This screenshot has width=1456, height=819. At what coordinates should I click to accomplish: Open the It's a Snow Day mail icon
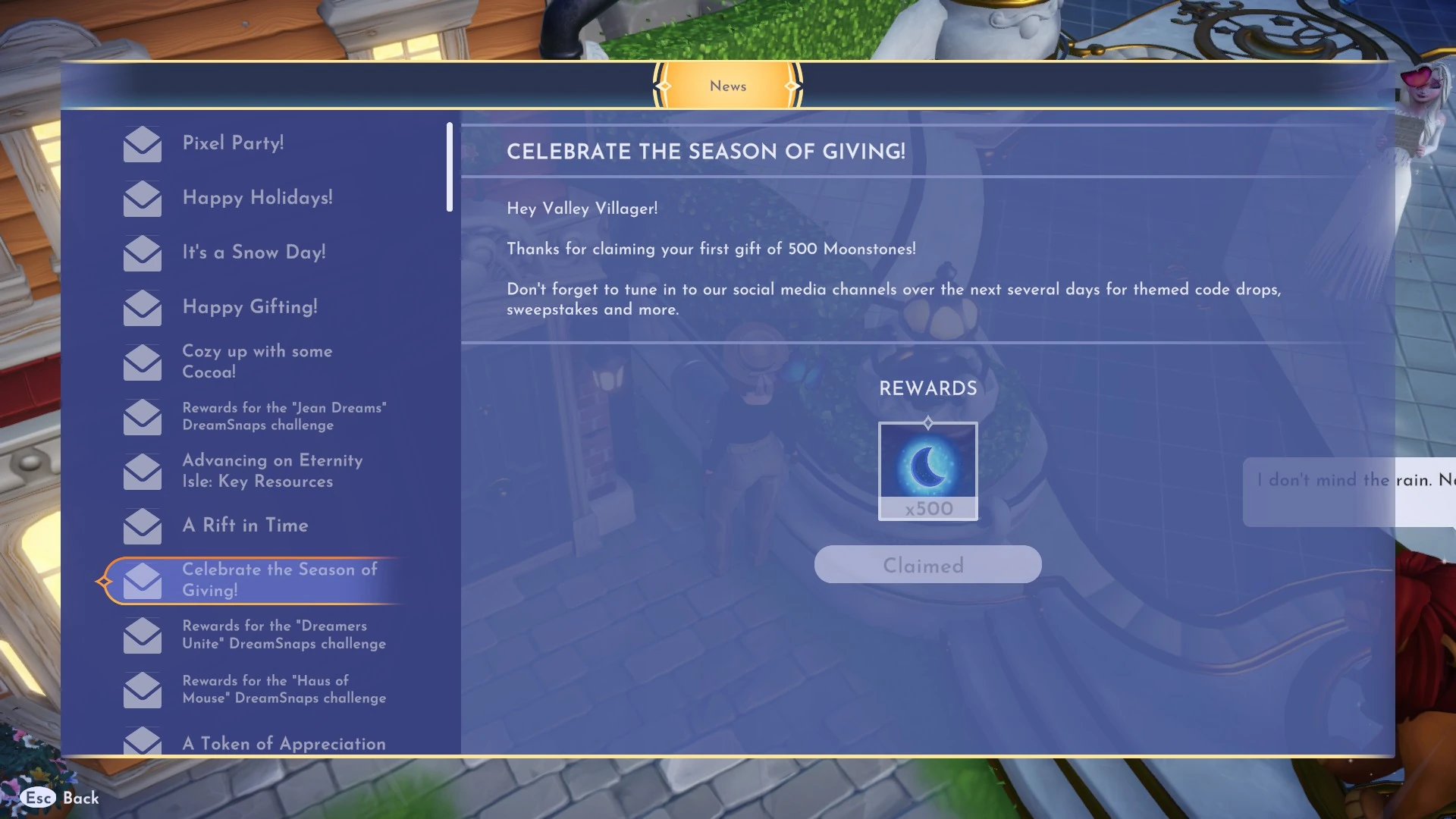(x=142, y=254)
